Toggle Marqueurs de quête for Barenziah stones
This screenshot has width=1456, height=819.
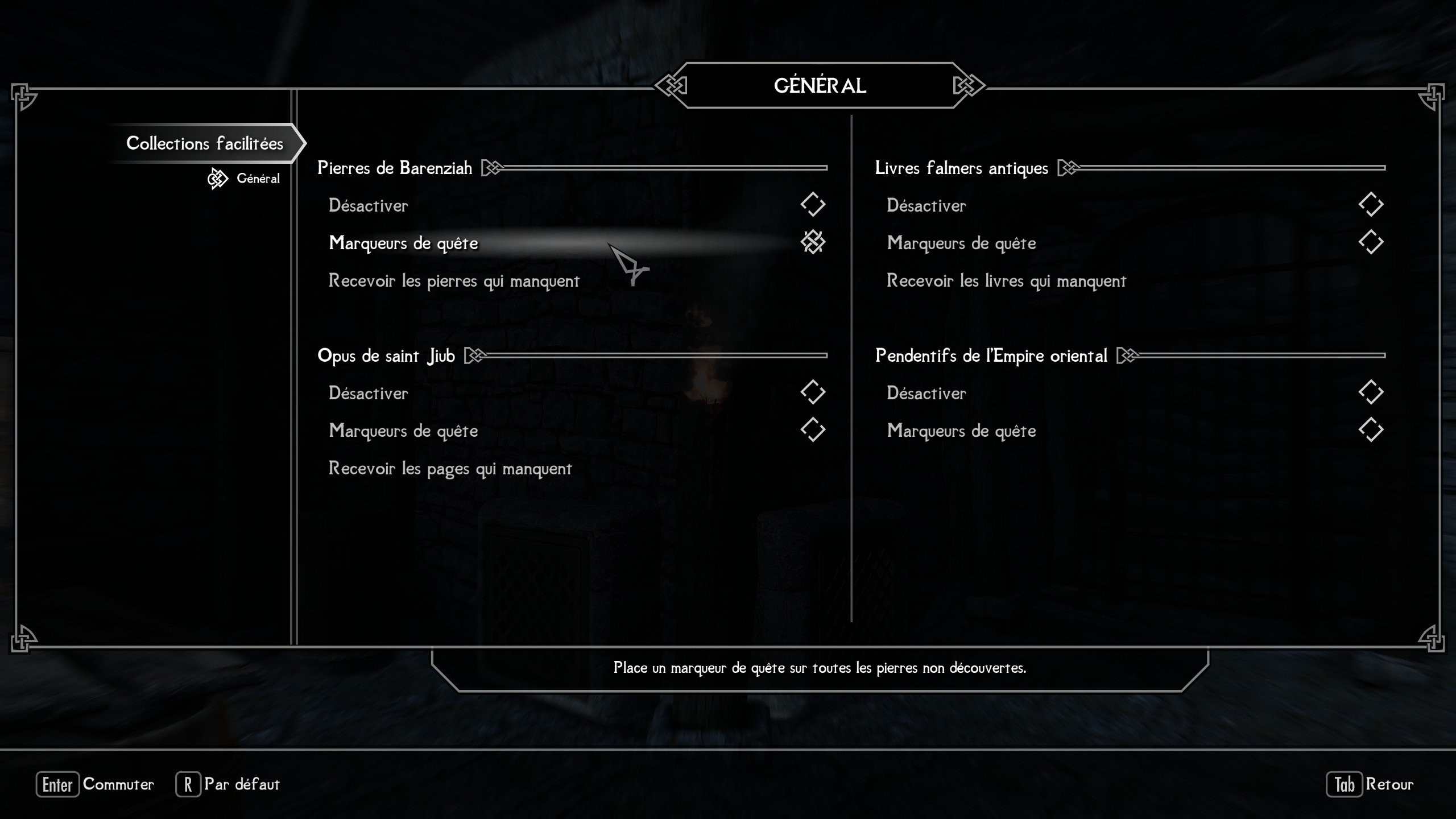click(x=812, y=243)
